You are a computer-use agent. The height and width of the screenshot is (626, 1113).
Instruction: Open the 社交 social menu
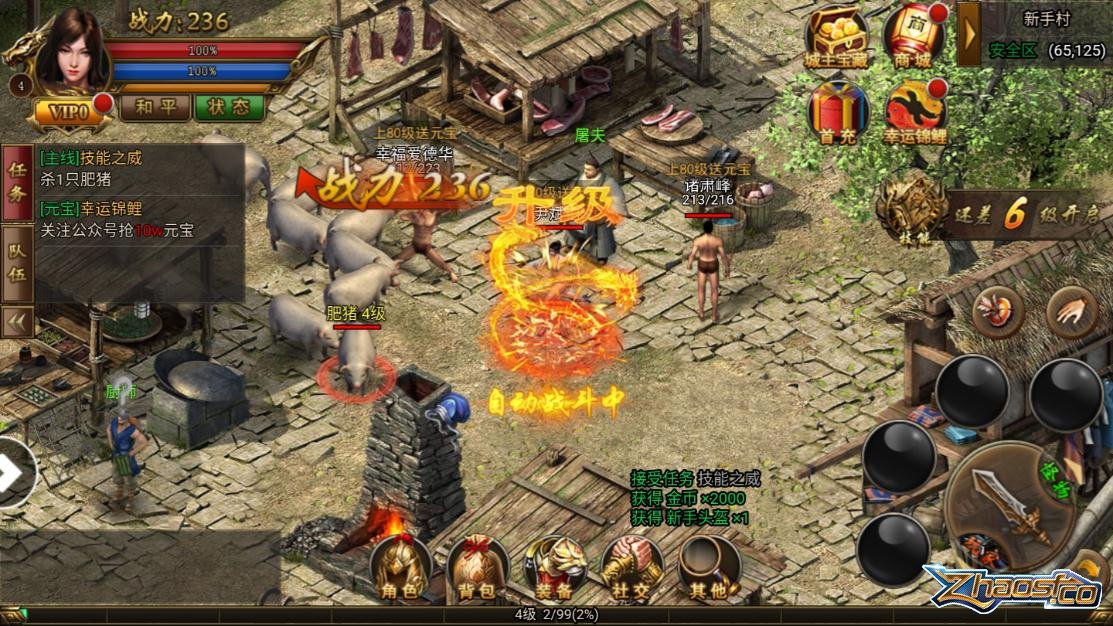coord(632,570)
